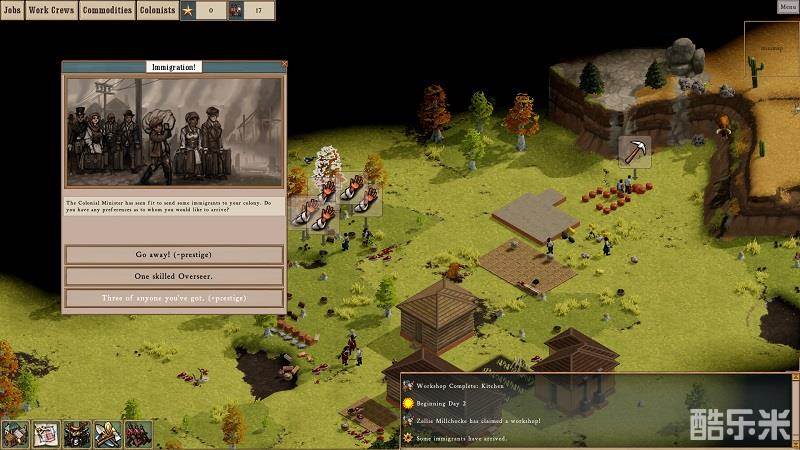Show the Commodities list
The height and width of the screenshot is (450, 800).
(x=107, y=10)
